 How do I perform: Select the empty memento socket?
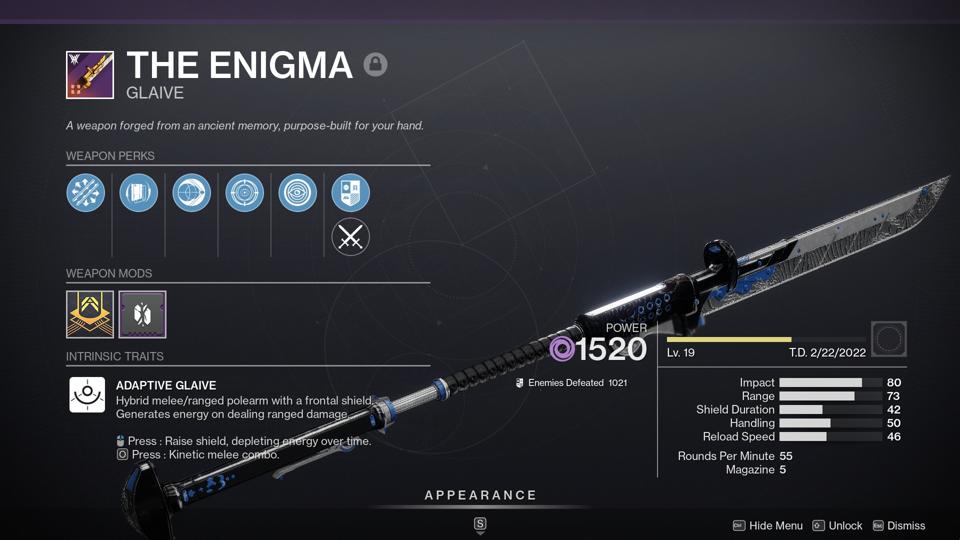[x=888, y=340]
